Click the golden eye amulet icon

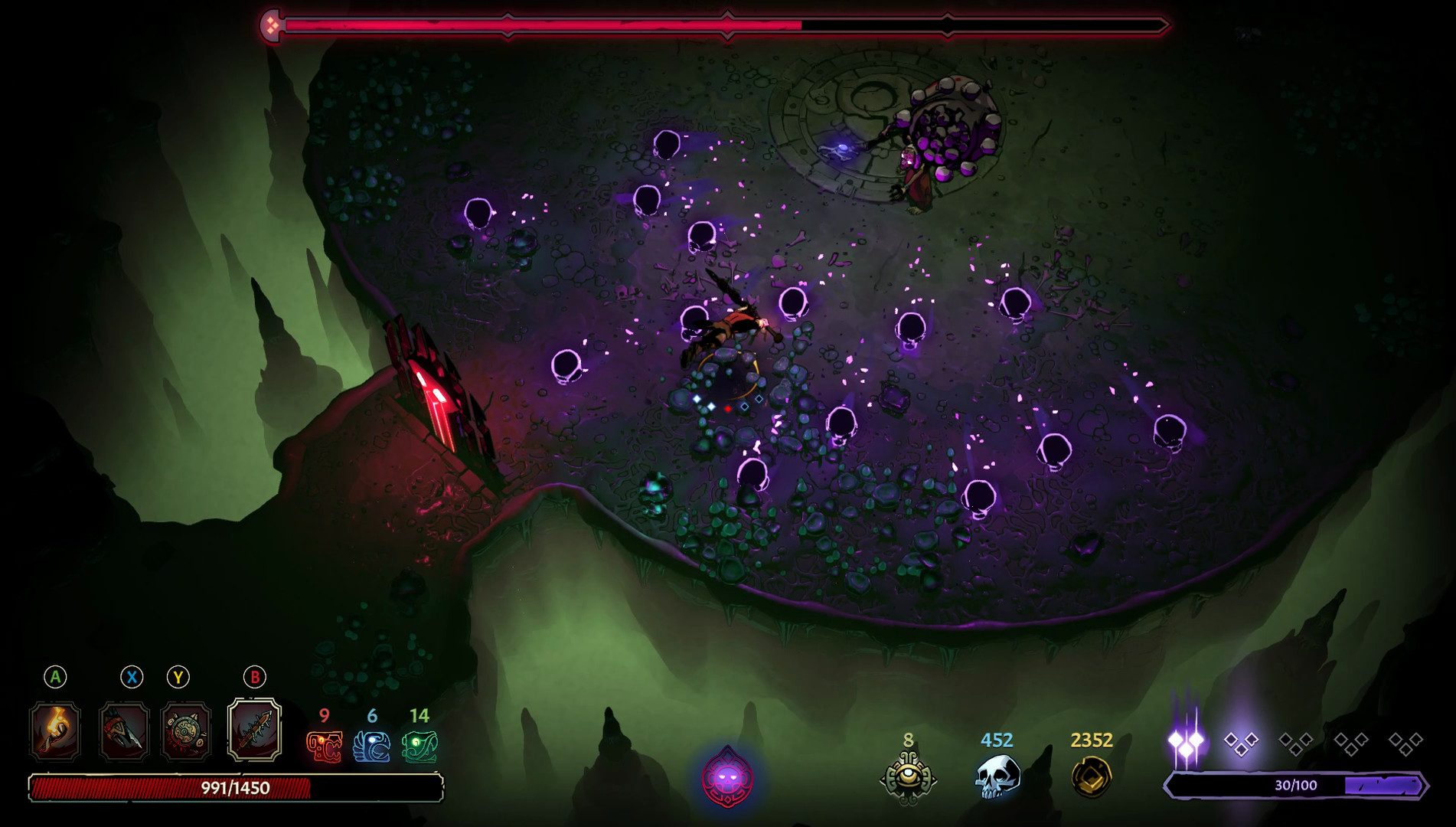click(x=909, y=776)
